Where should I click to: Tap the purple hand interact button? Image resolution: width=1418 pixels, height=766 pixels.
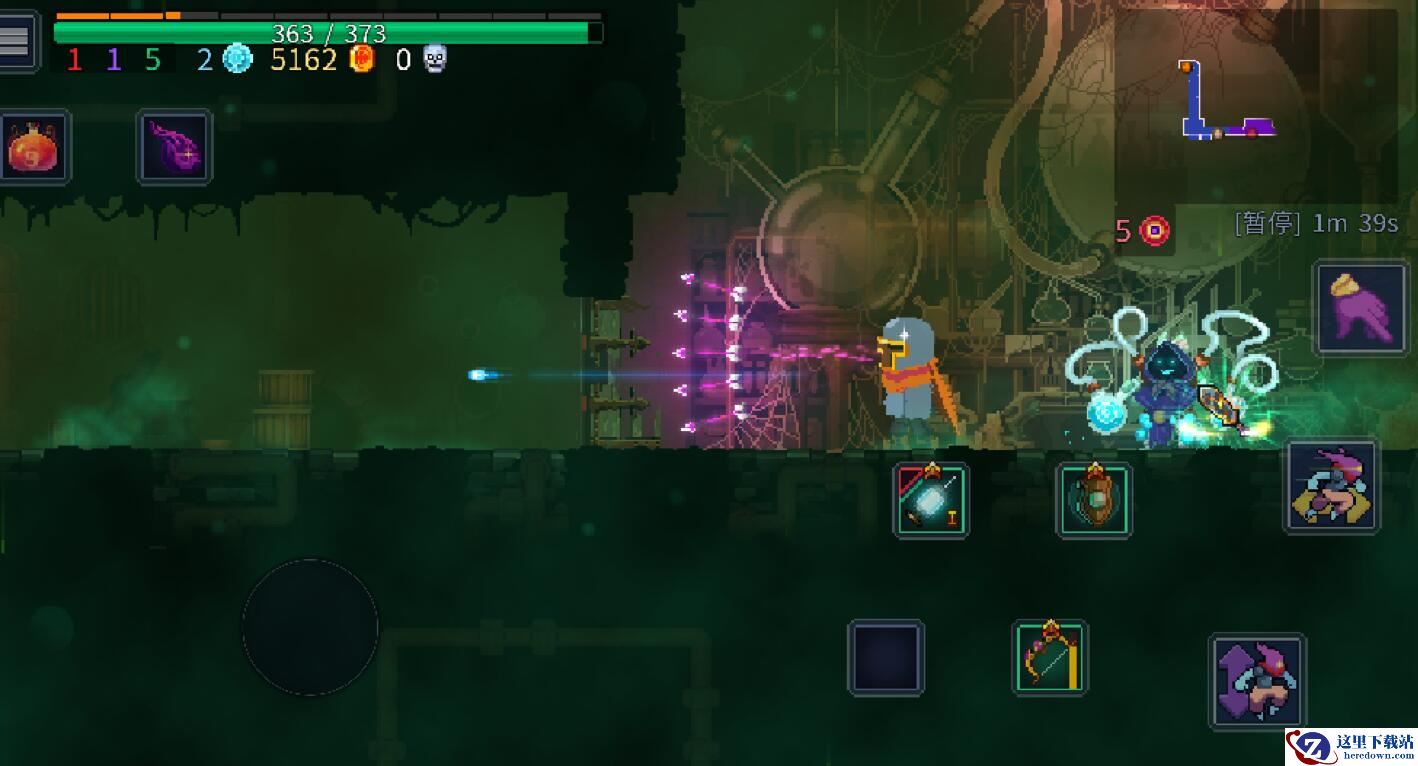pyautogui.click(x=1361, y=308)
